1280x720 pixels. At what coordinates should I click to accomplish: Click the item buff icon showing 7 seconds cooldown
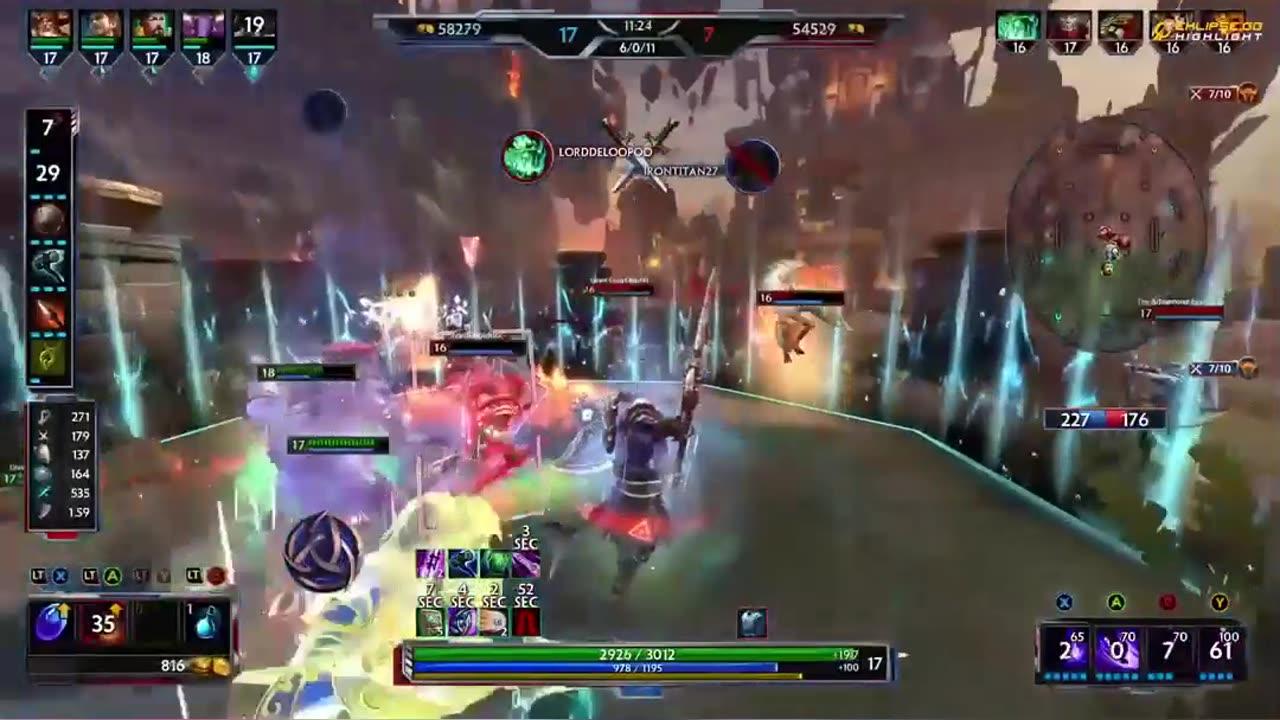pyautogui.click(x=429, y=622)
